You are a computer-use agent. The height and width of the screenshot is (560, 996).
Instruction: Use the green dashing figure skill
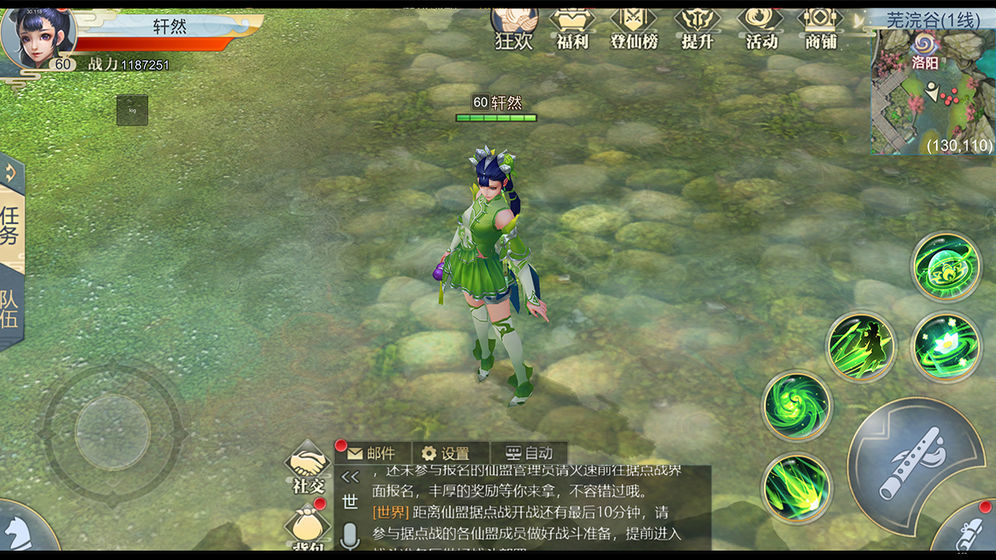[860, 347]
